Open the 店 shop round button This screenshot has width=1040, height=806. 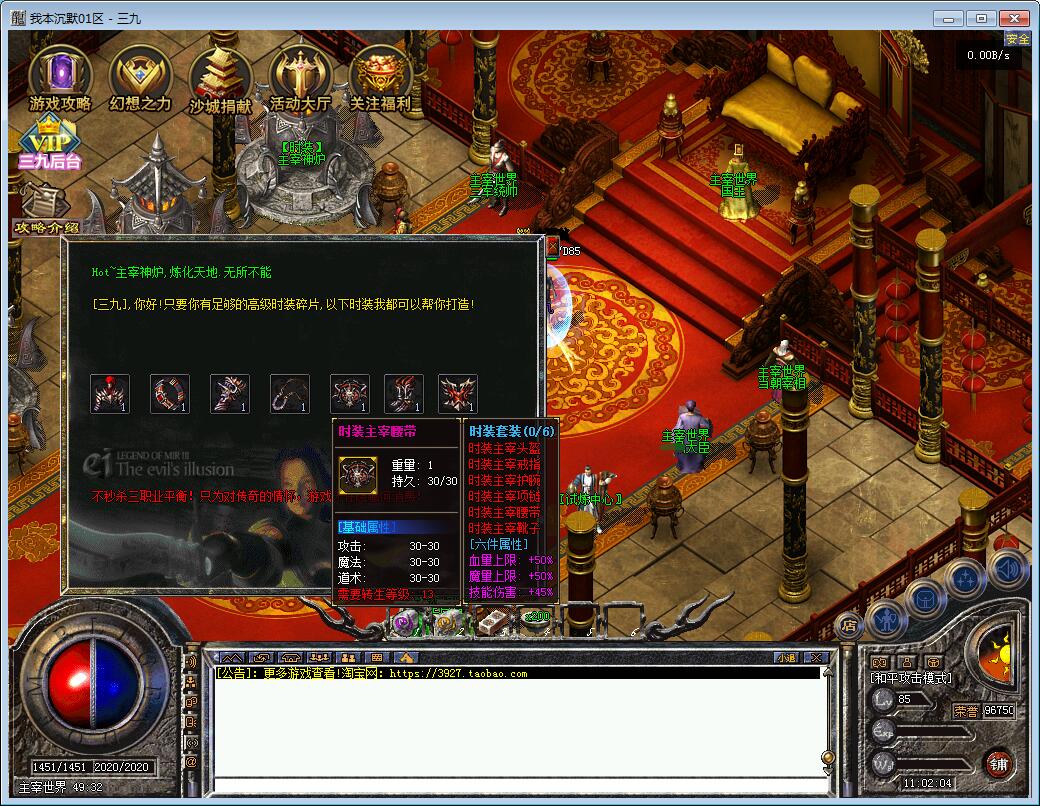tap(848, 626)
